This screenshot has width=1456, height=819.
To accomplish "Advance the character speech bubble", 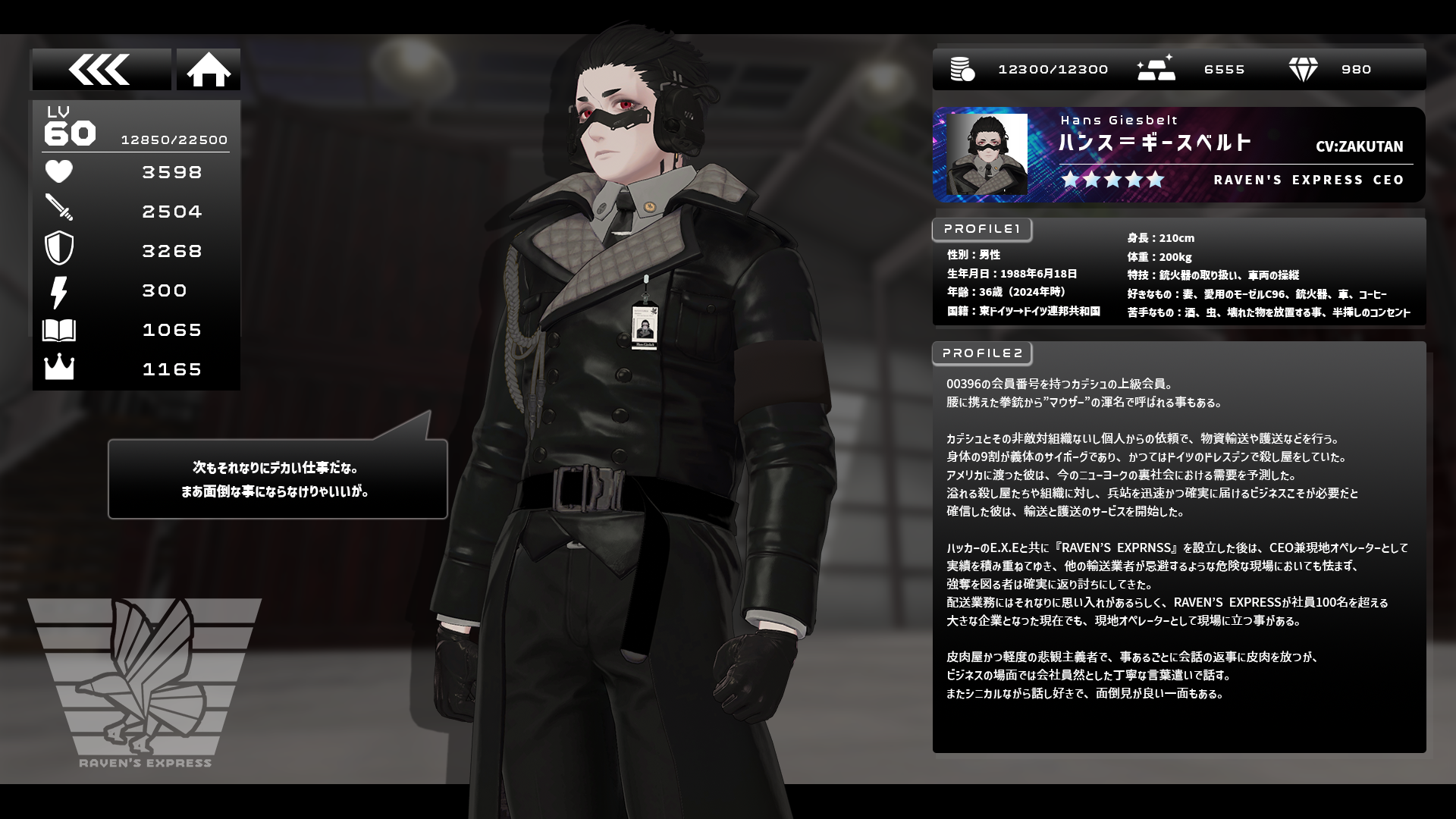I will (x=278, y=479).
